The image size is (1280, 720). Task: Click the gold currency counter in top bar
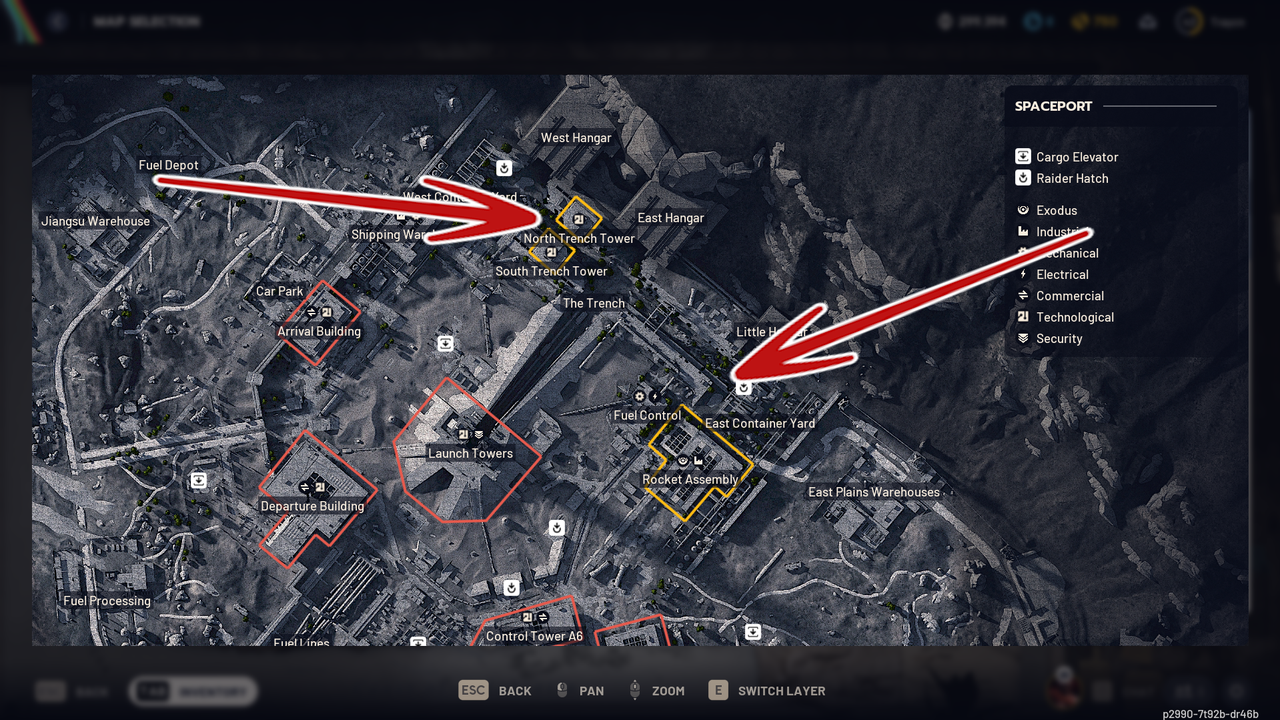1095,20
